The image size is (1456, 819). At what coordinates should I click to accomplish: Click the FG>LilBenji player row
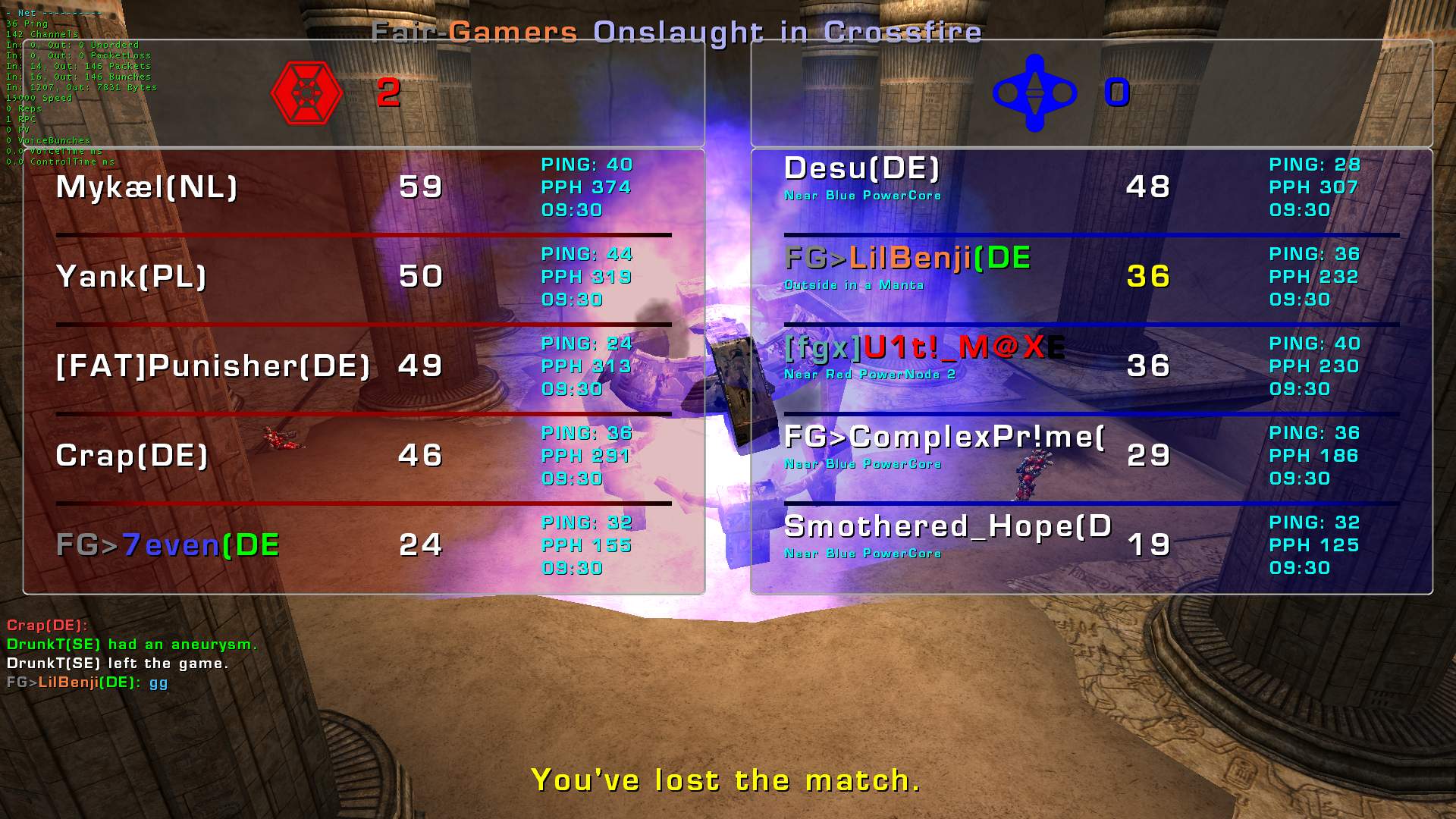tap(907, 259)
